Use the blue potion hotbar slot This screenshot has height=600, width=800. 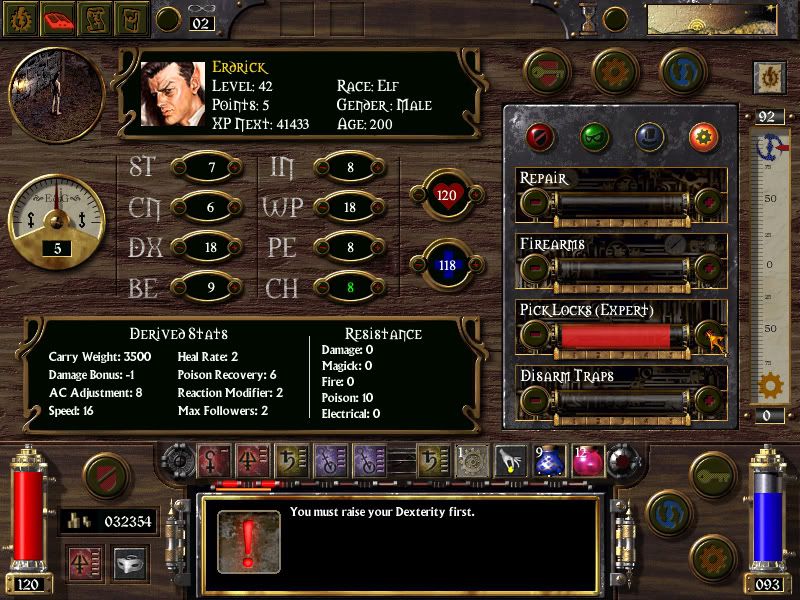tap(546, 460)
